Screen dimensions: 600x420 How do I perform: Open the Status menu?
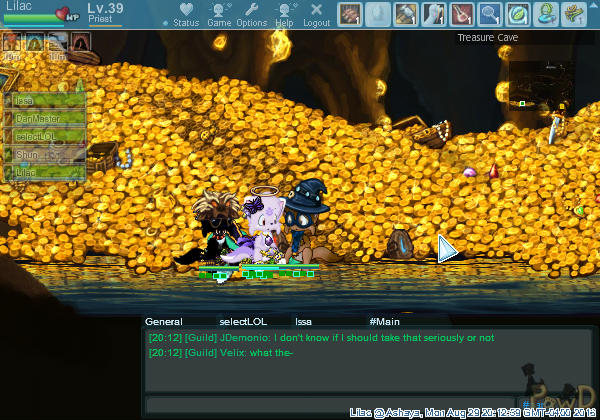pyautogui.click(x=185, y=14)
